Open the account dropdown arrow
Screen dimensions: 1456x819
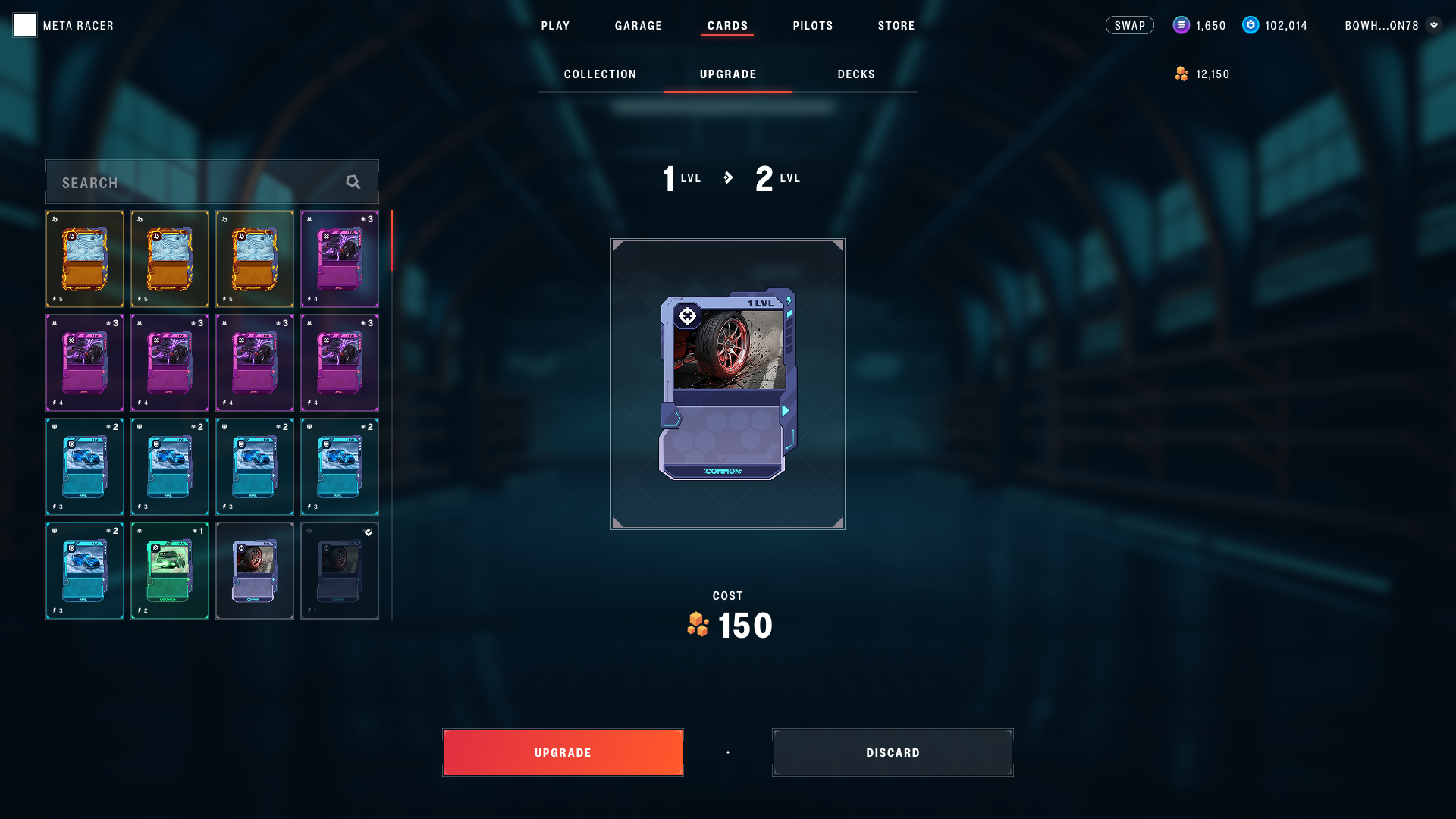1433,25
